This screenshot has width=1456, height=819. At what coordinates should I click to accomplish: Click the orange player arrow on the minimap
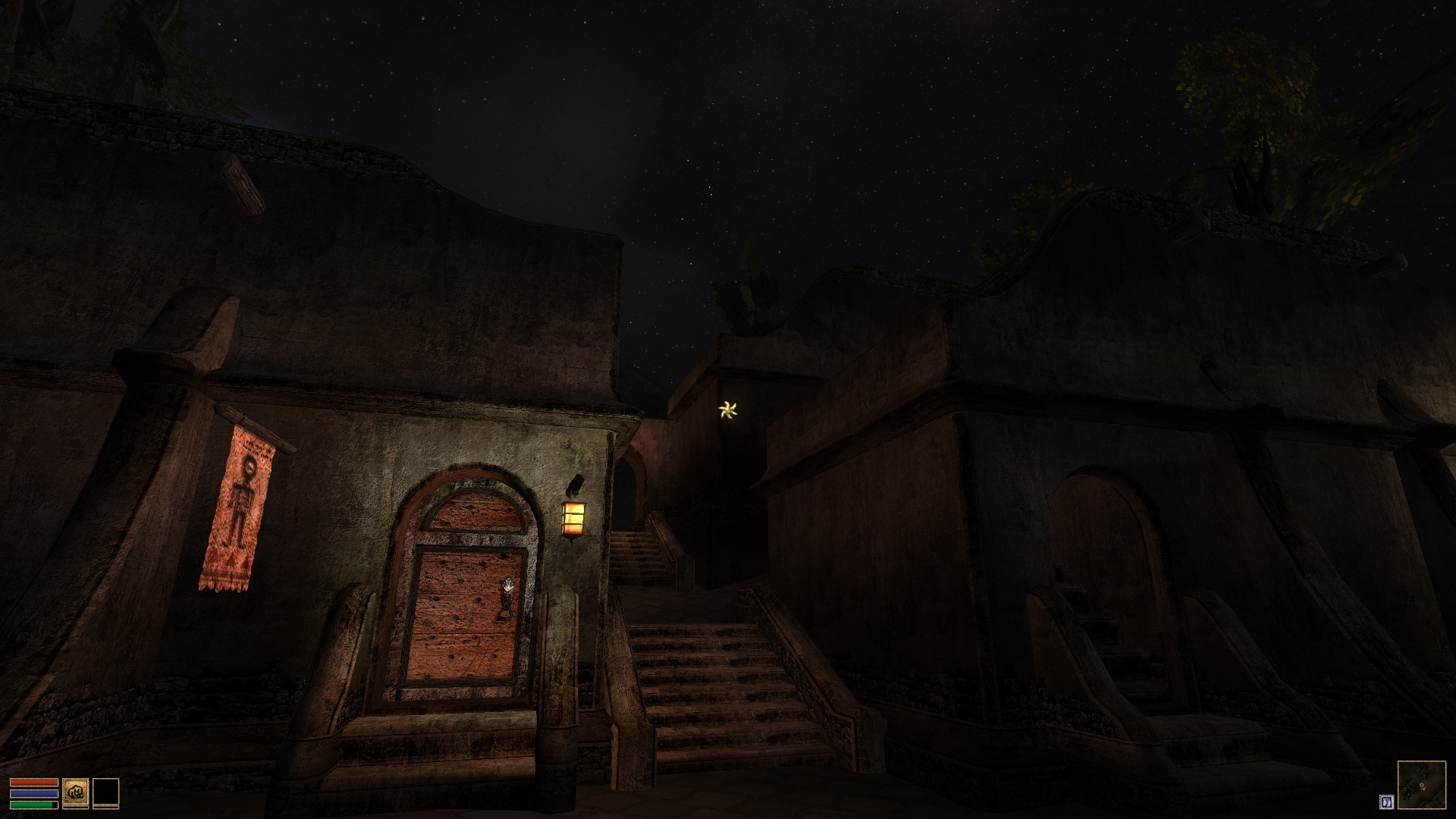point(1422,786)
